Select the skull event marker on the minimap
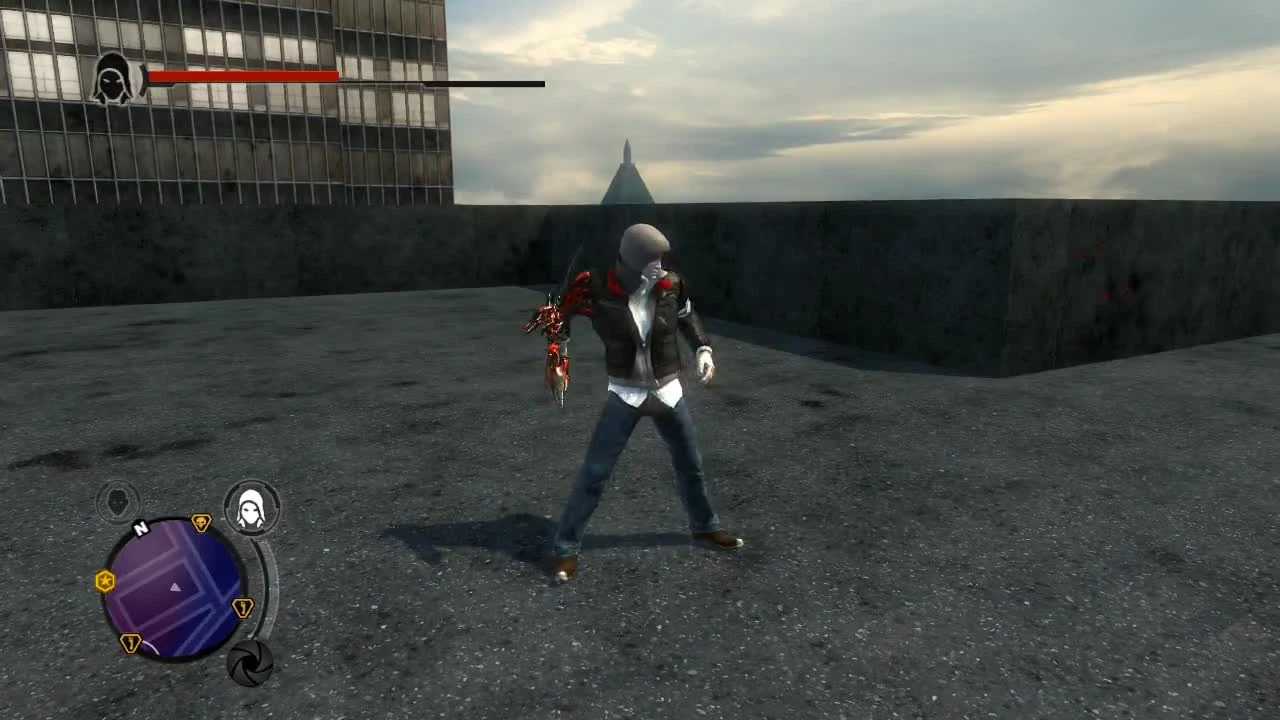 pyautogui.click(x=201, y=521)
